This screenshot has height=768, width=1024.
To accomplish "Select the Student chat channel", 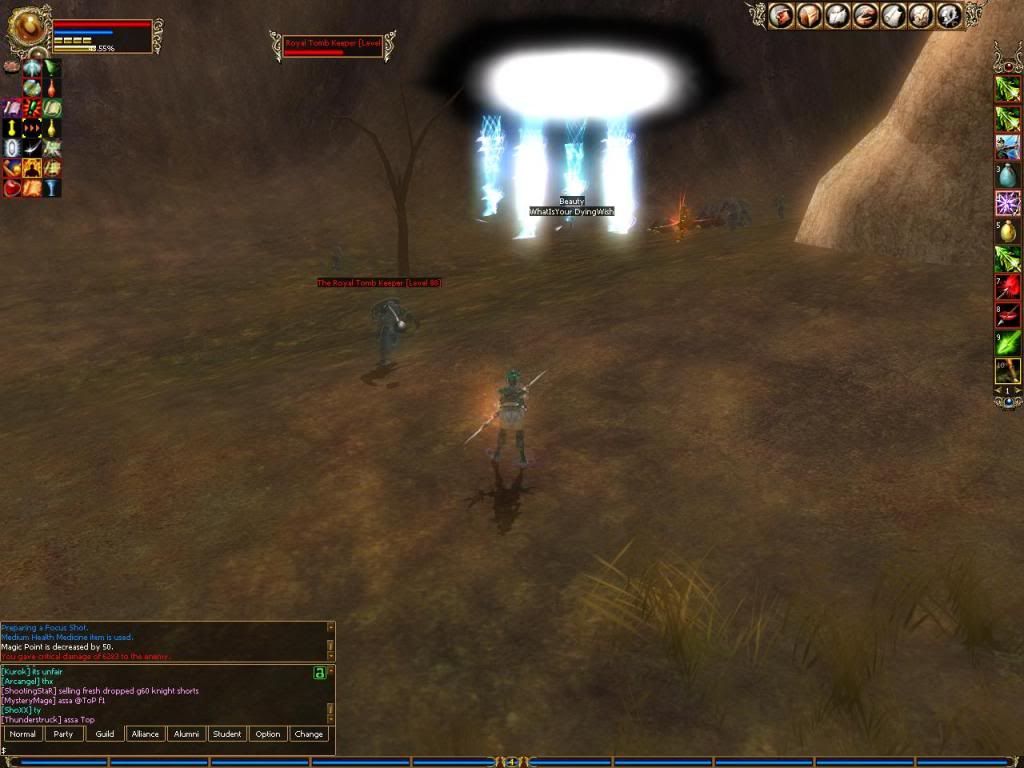I will pyautogui.click(x=227, y=734).
